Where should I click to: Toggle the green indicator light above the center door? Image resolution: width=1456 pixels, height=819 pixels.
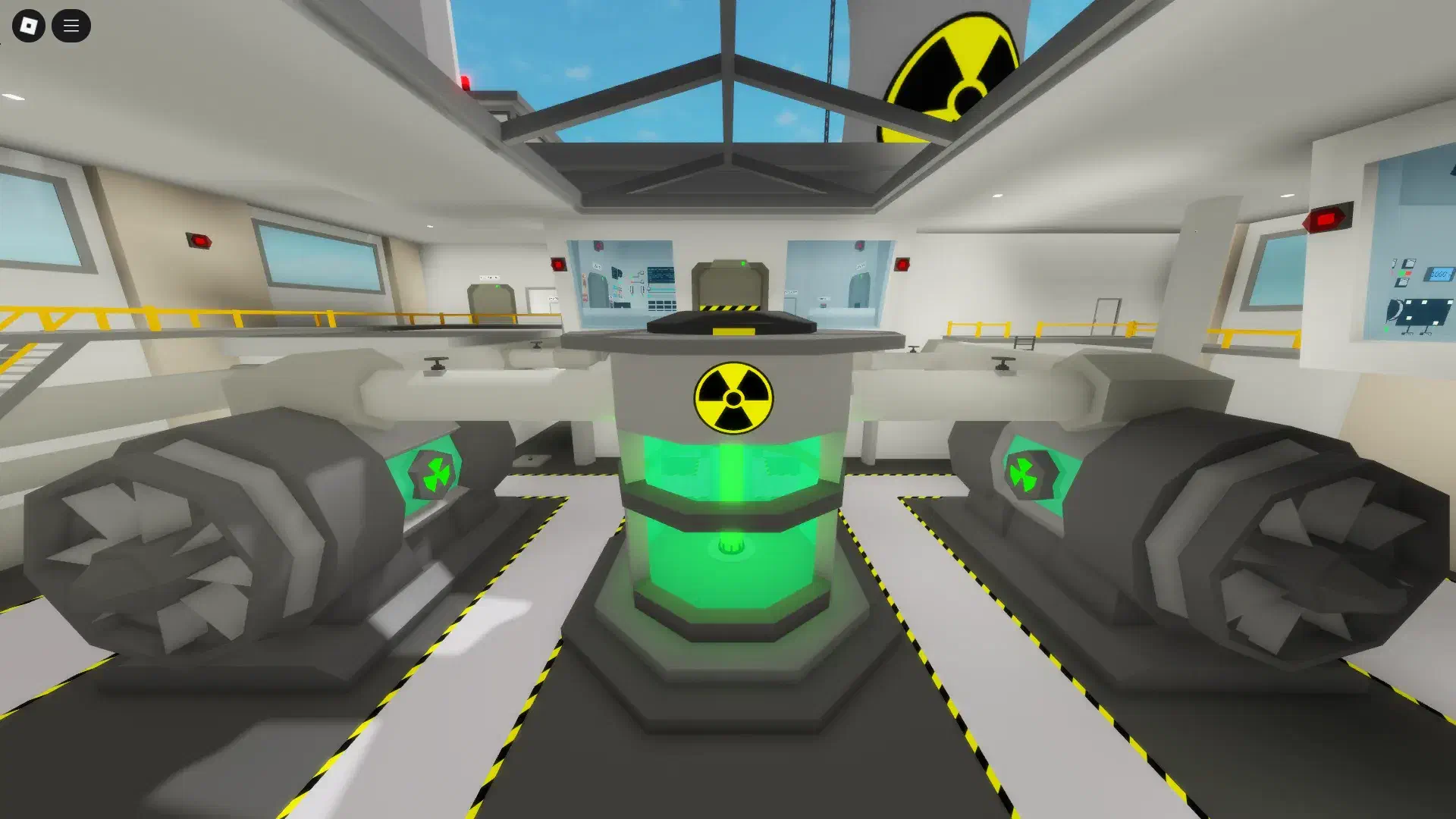pos(743,263)
